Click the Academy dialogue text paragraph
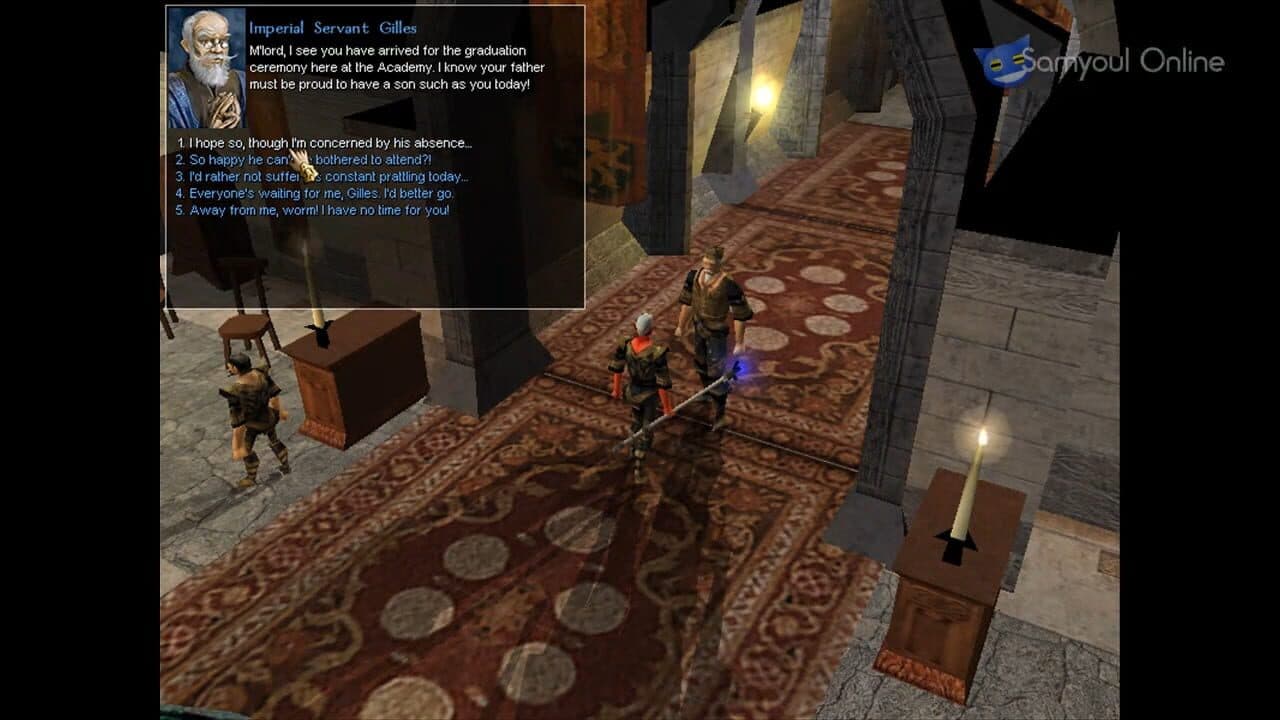 390,65
